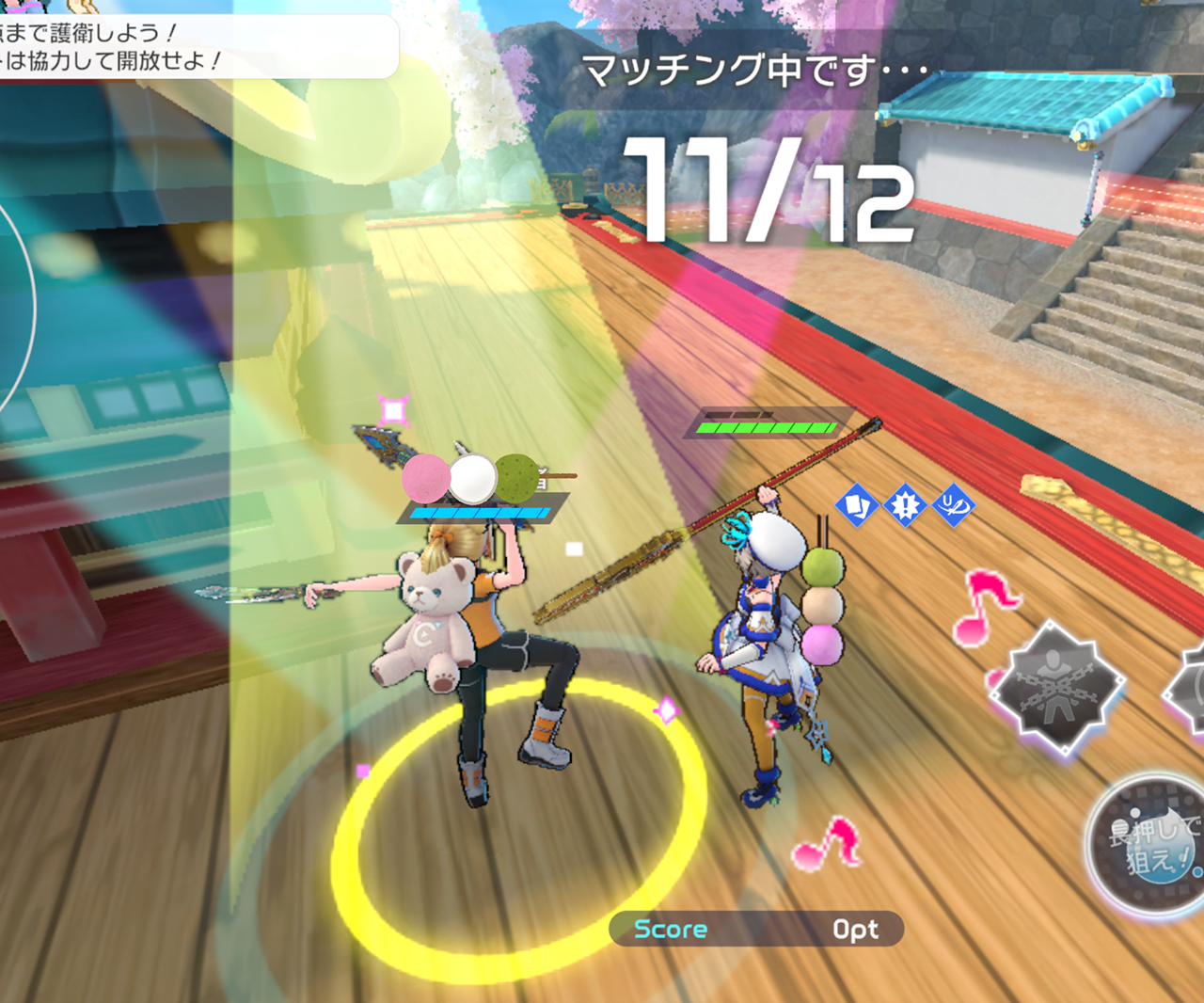Select the Score tab in the bottom pill
The image size is (1204, 1003).
[671, 929]
